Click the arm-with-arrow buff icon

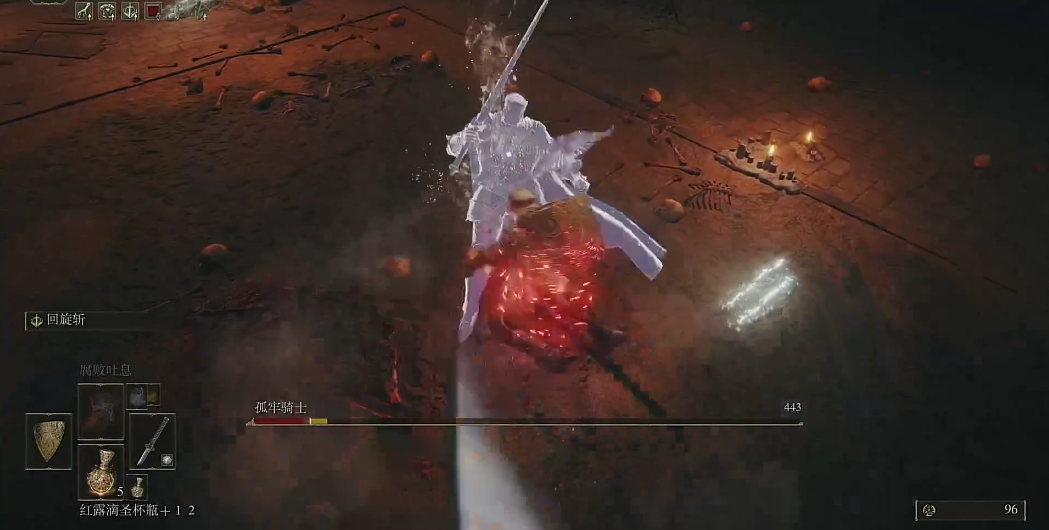84,11
